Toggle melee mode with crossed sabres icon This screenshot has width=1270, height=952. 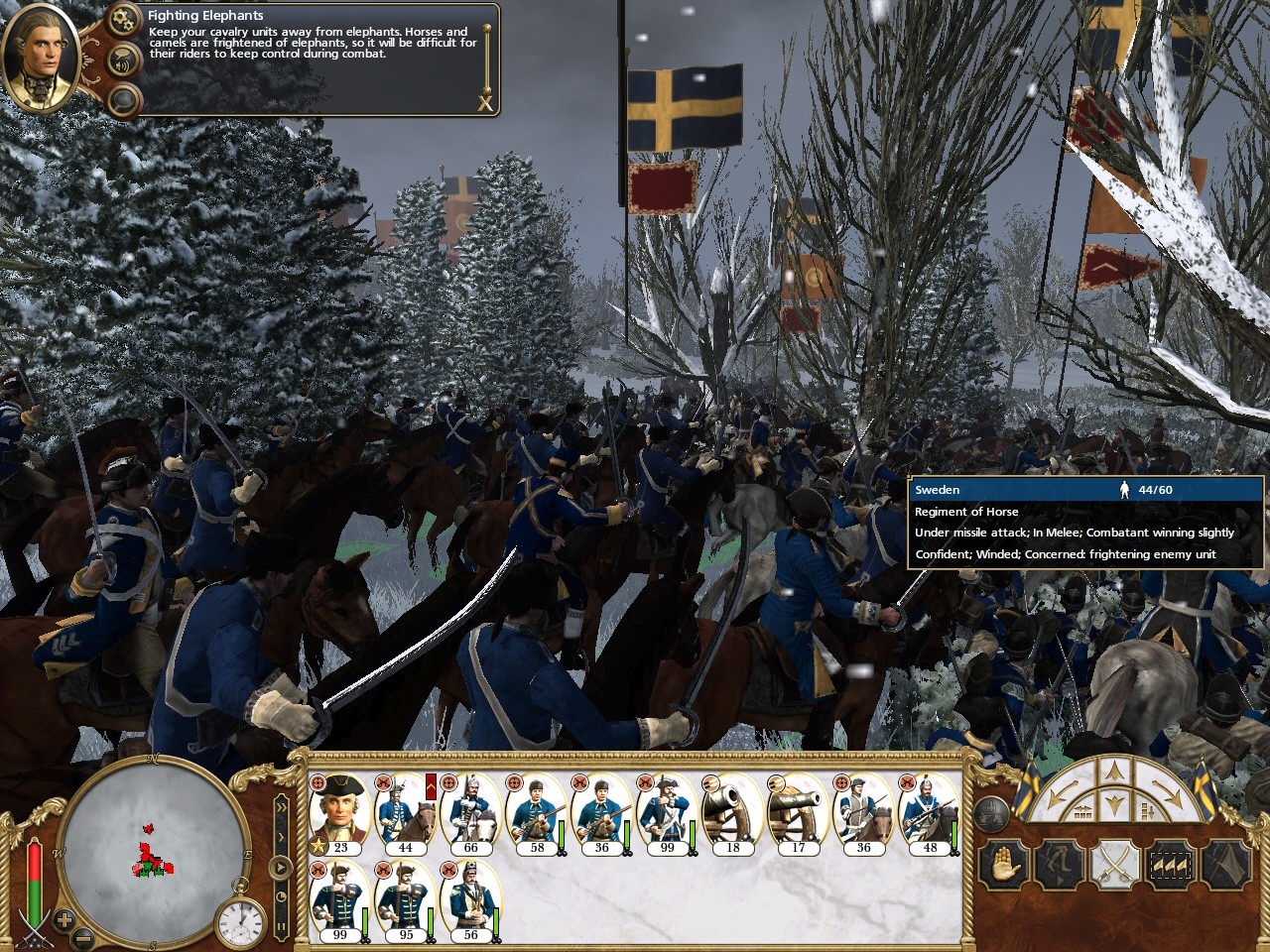pyautogui.click(x=1113, y=866)
